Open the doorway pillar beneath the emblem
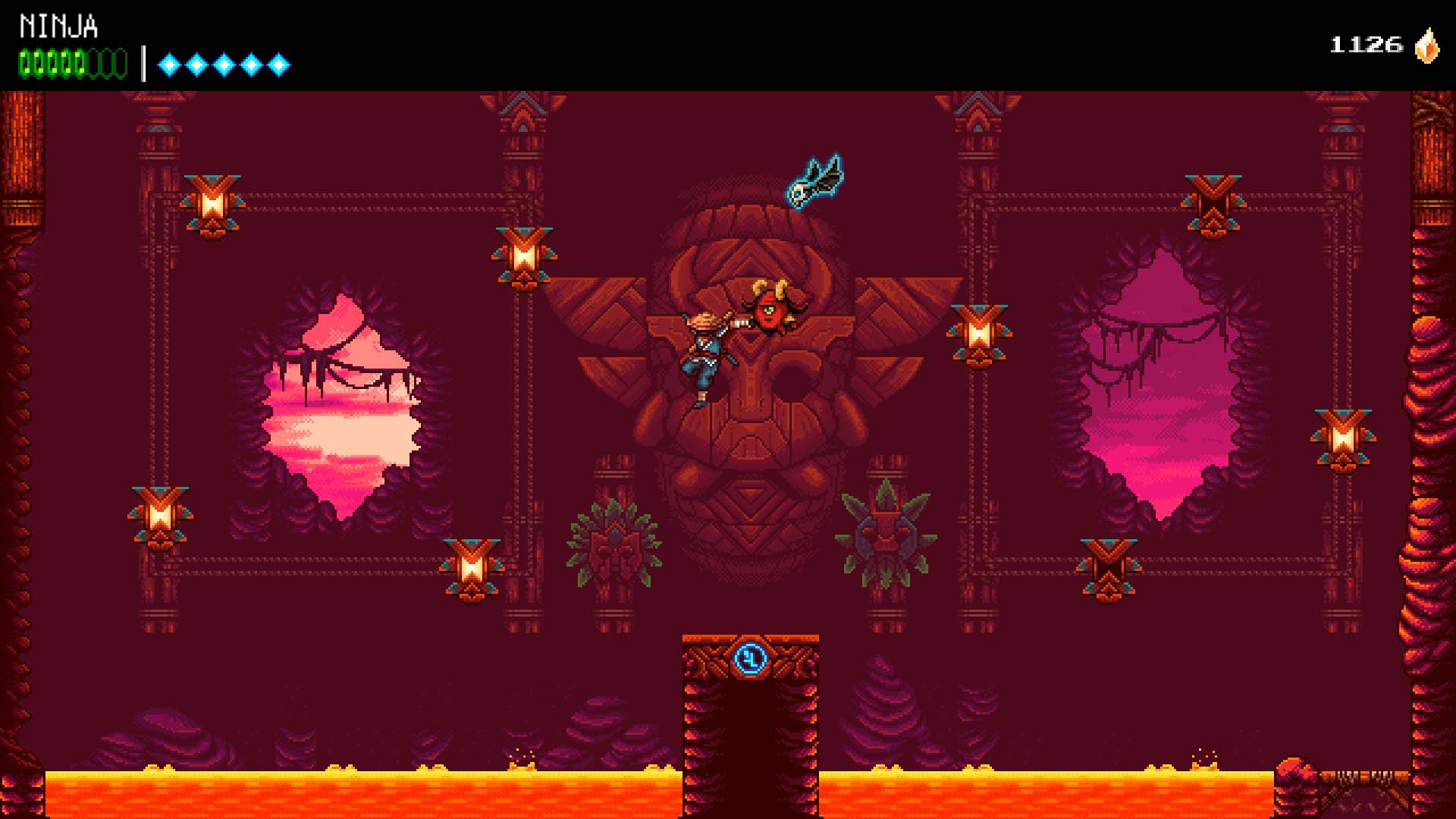This screenshot has width=1456, height=819. click(750, 728)
